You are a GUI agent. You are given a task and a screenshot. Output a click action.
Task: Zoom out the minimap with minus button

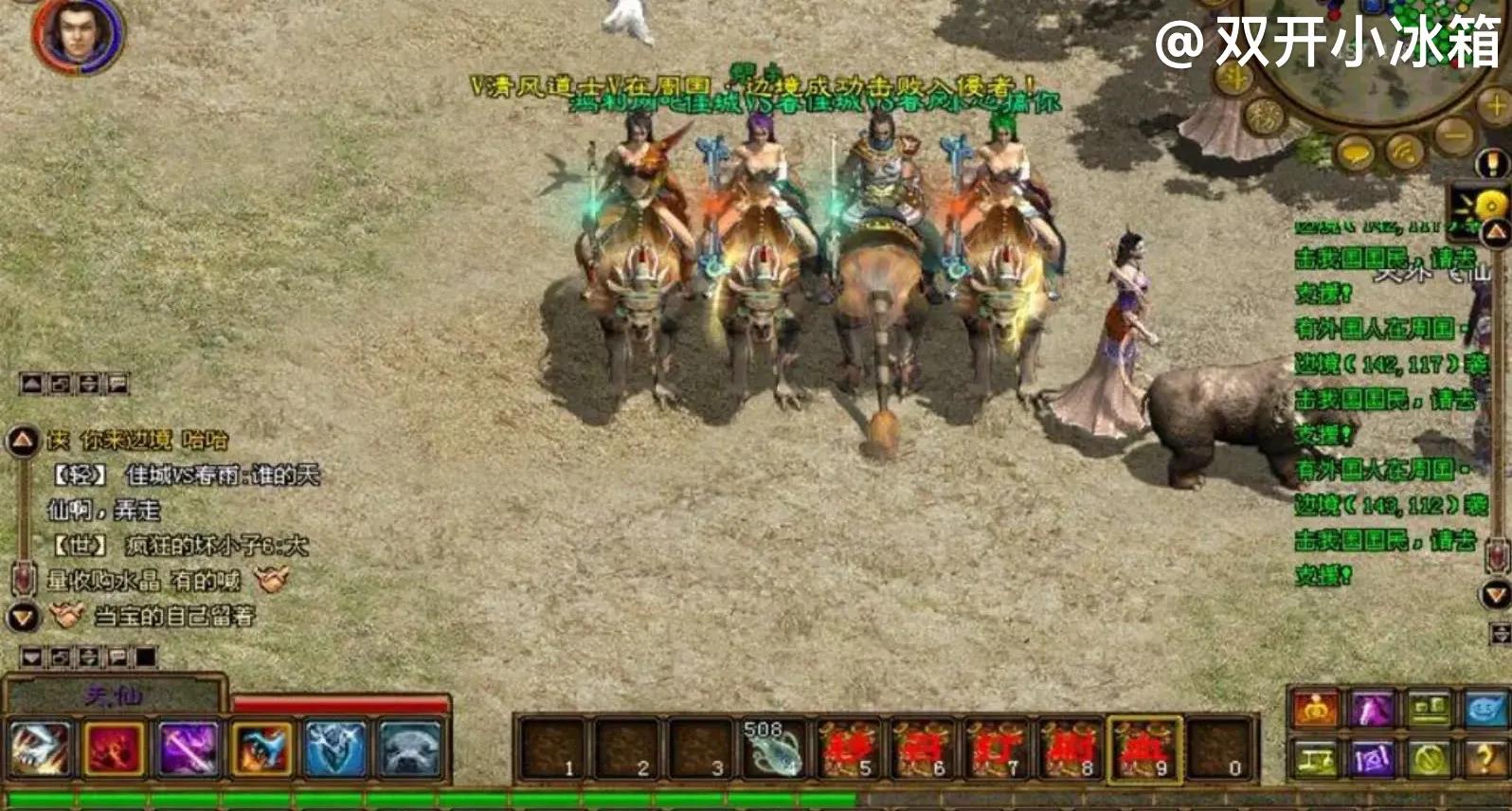1454,135
